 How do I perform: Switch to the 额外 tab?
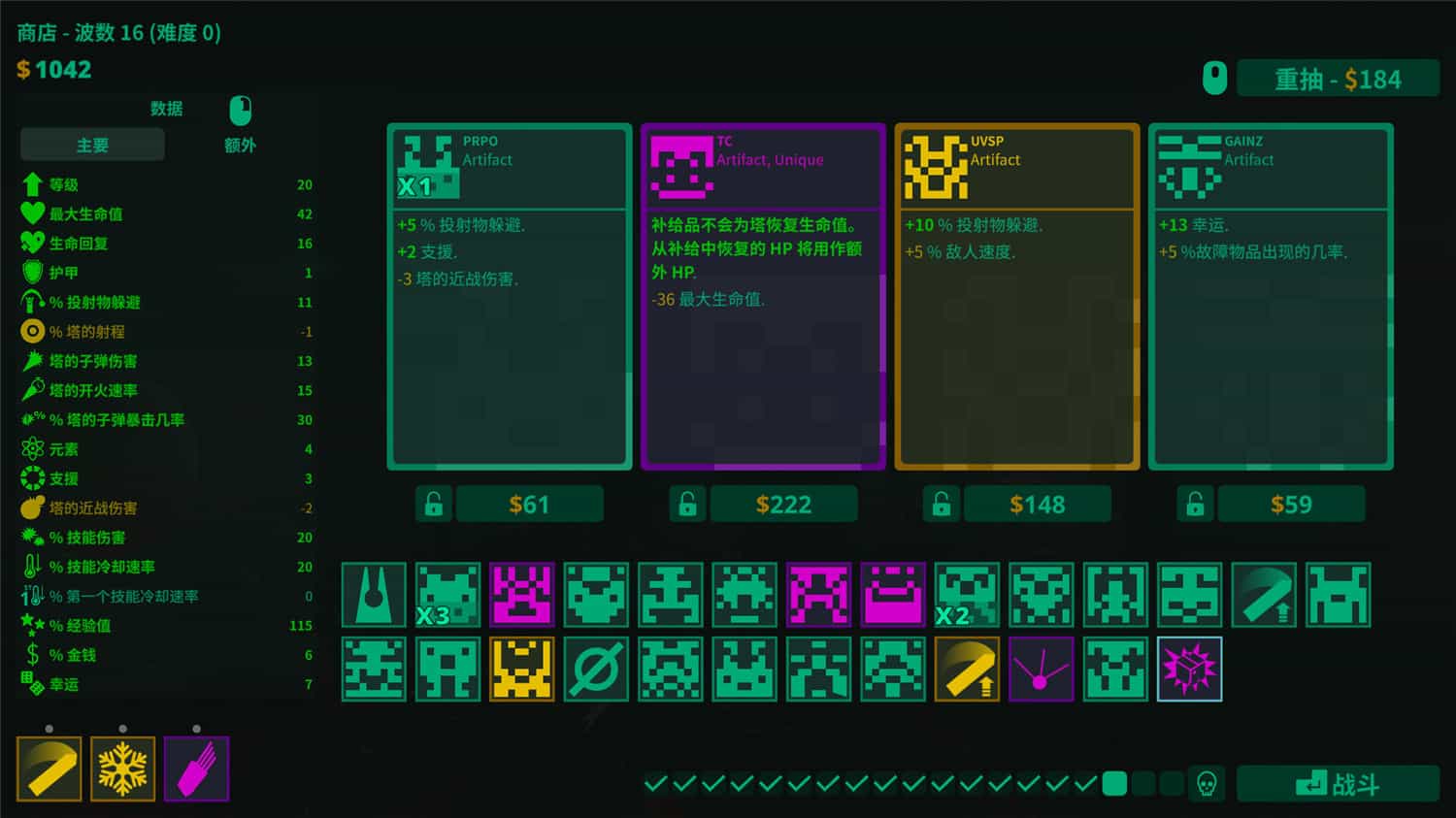pos(239,144)
